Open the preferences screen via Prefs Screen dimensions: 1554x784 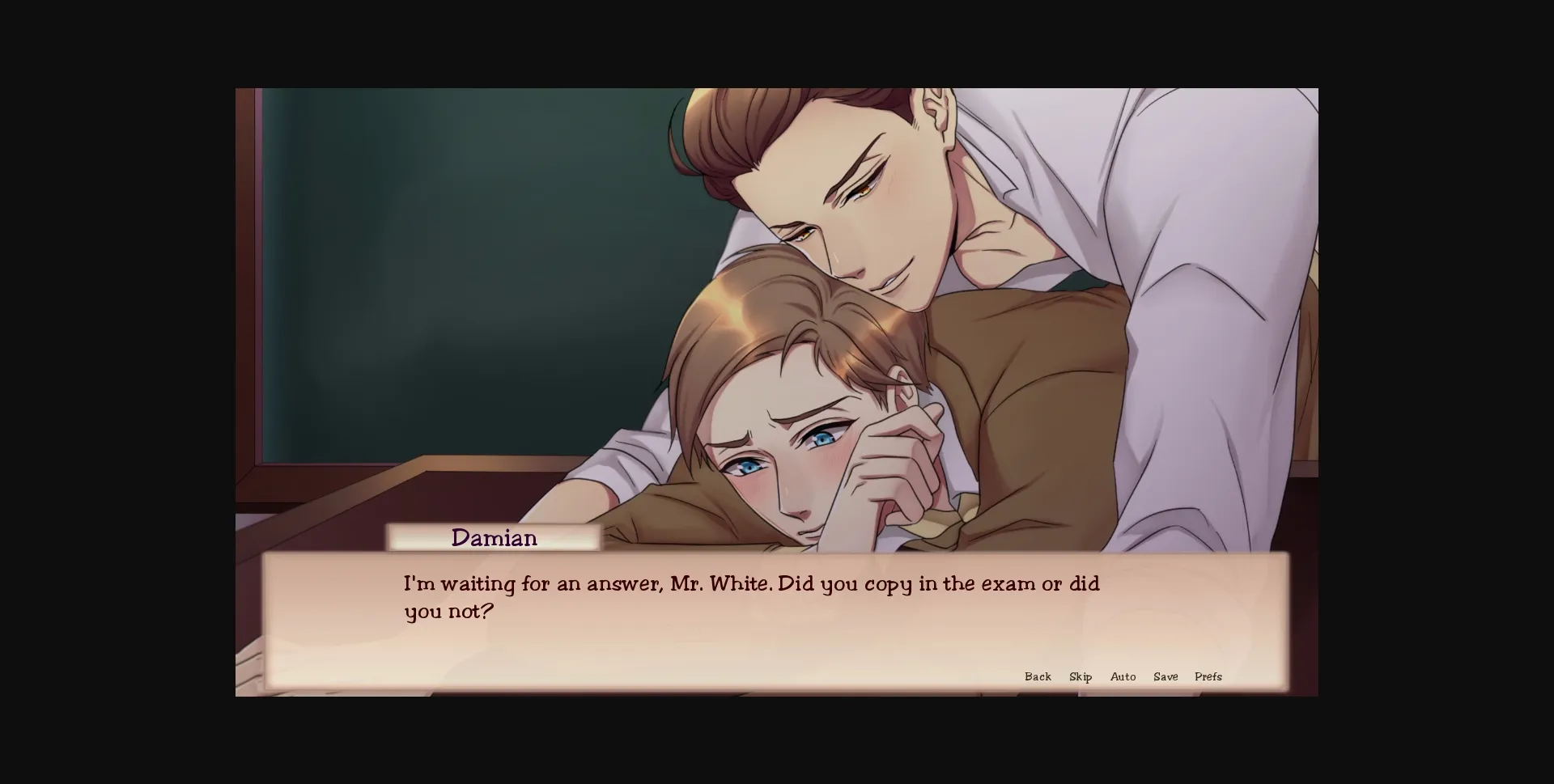coord(1209,676)
